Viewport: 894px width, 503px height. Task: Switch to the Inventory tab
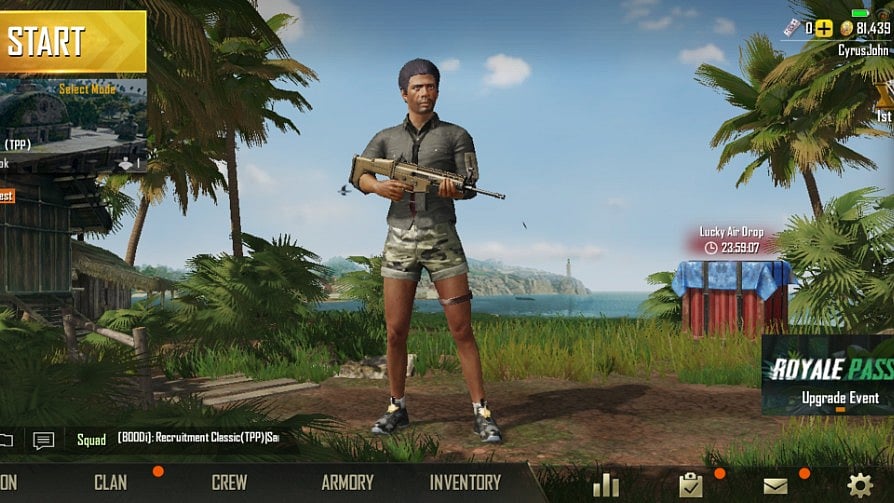point(465,482)
